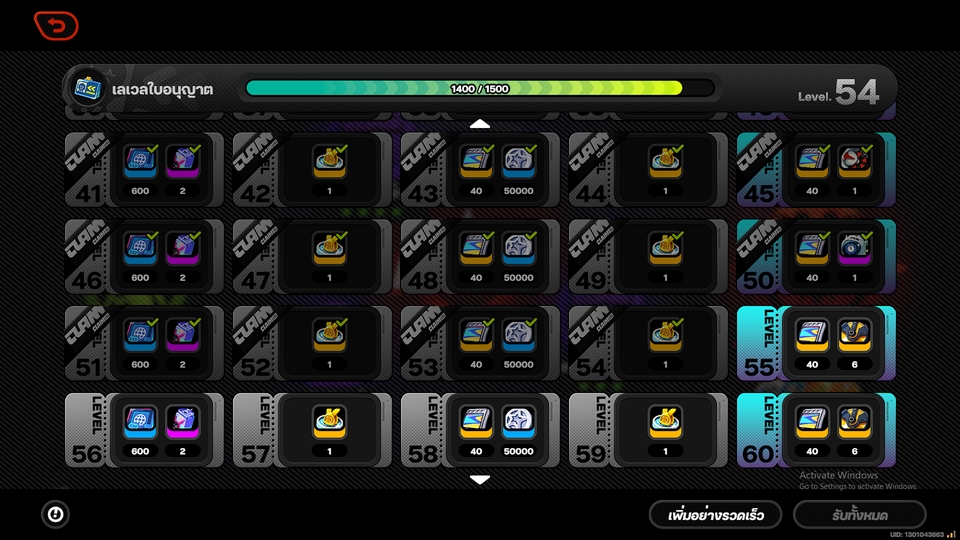Select the Level 60 reward tile
This screenshot has width=960, height=540.
816,429
